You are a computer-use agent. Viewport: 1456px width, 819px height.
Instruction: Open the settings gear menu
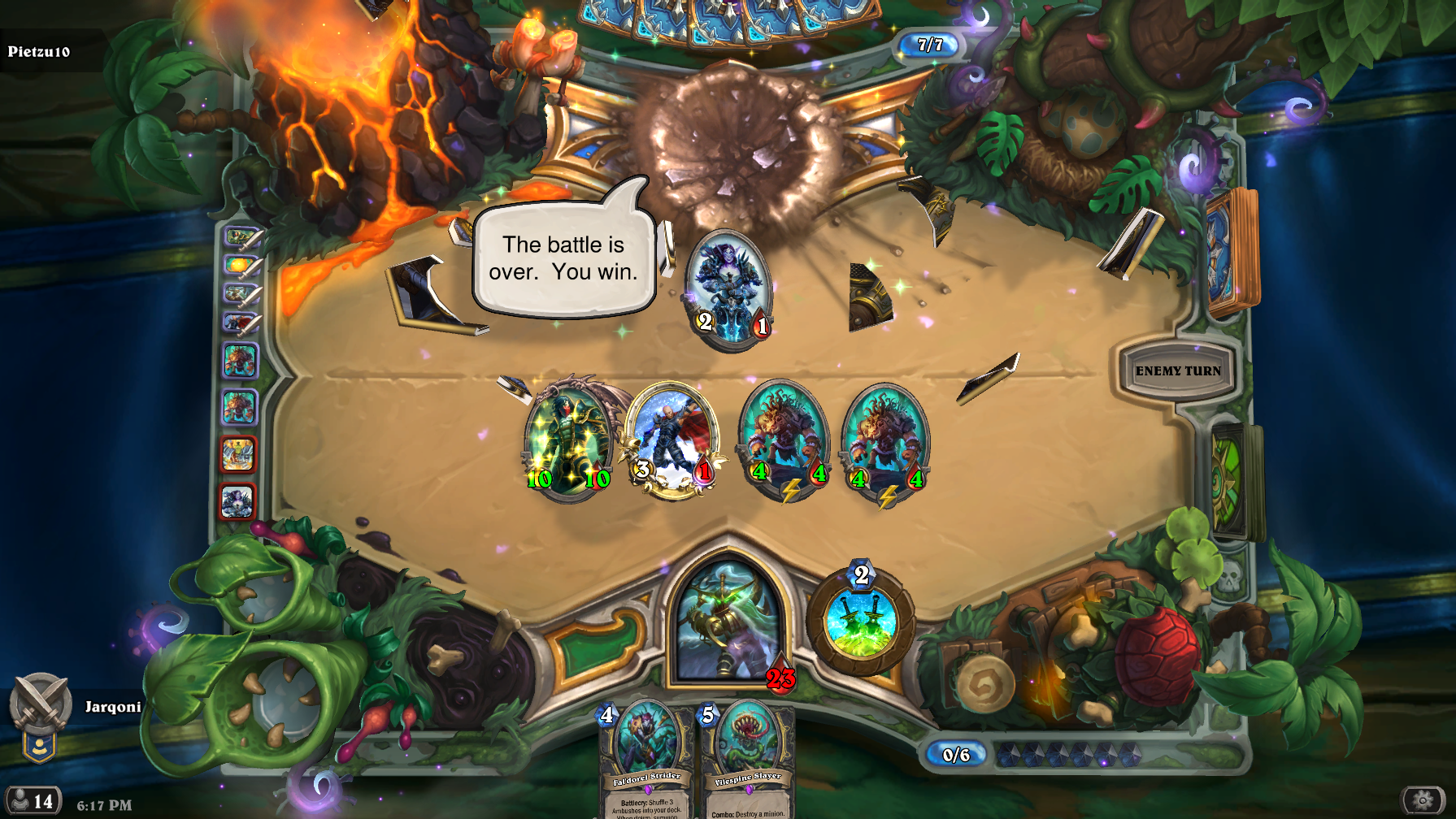(1423, 799)
